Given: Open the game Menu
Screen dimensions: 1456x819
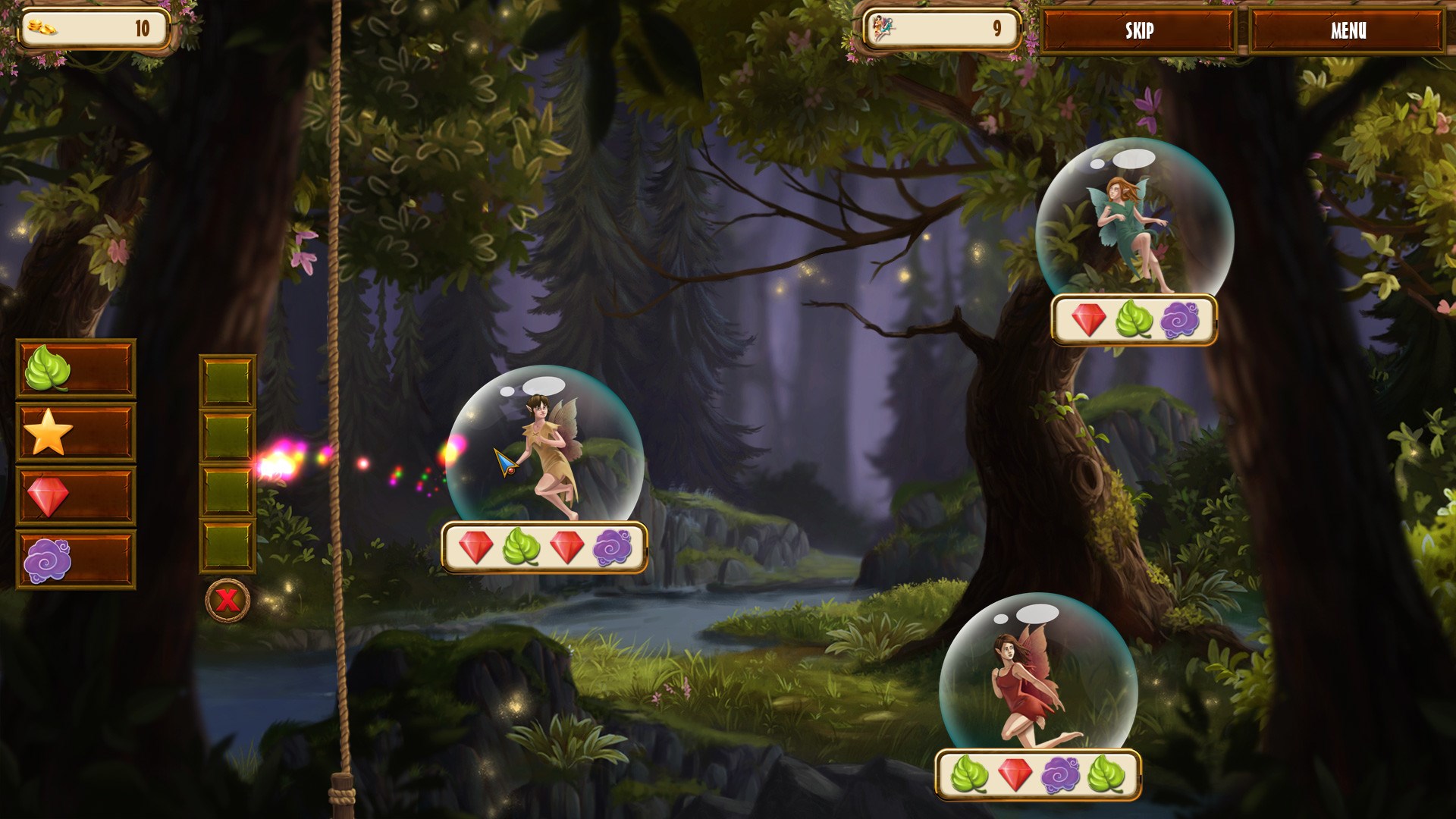Looking at the screenshot, I should click(x=1348, y=30).
